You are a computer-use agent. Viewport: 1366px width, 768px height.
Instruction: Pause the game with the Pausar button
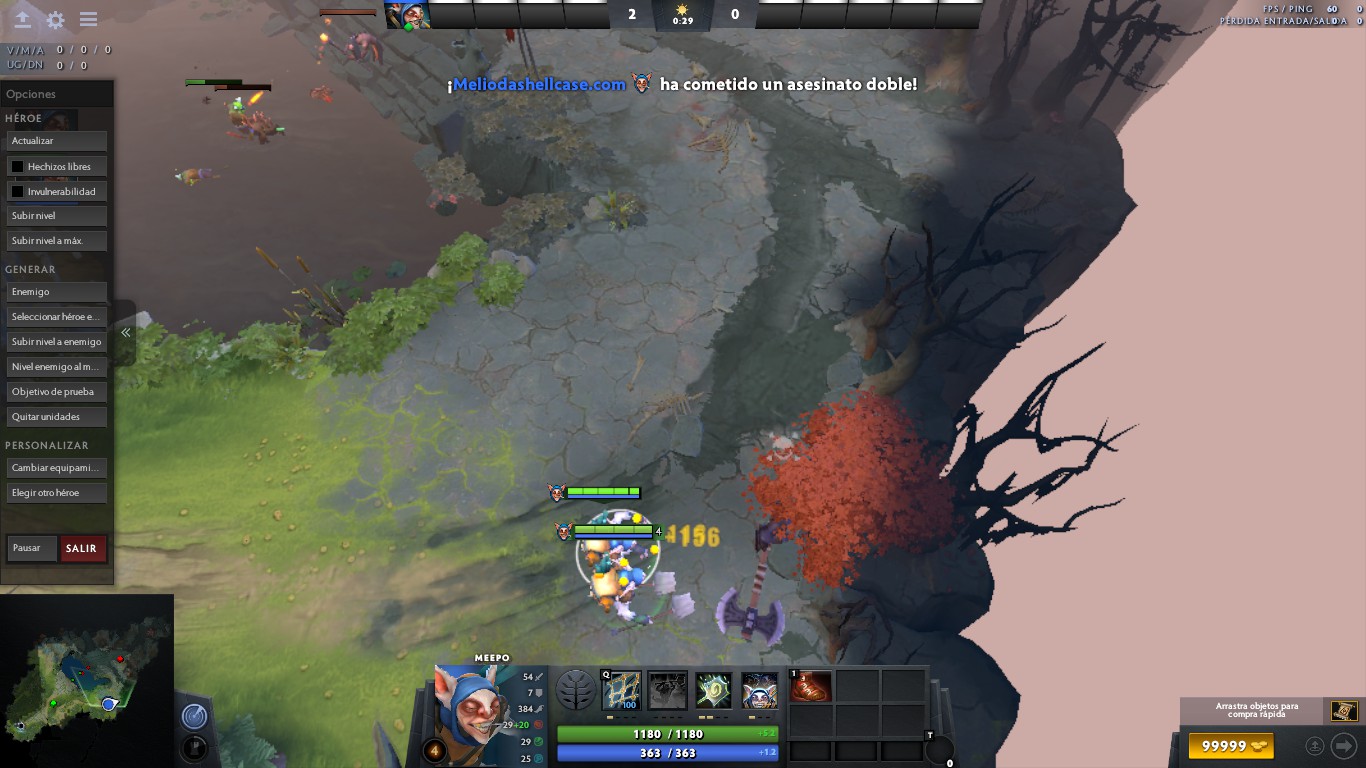coord(32,548)
